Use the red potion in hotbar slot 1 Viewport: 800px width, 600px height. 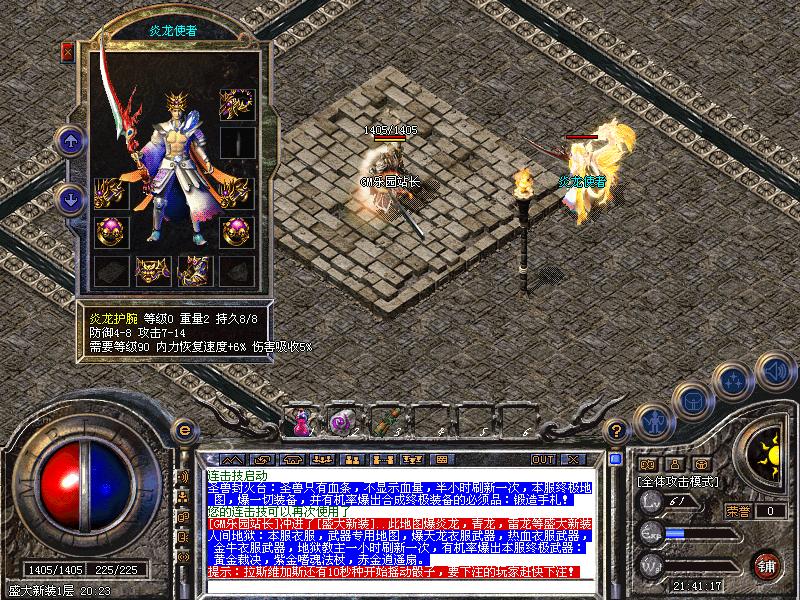pos(301,421)
